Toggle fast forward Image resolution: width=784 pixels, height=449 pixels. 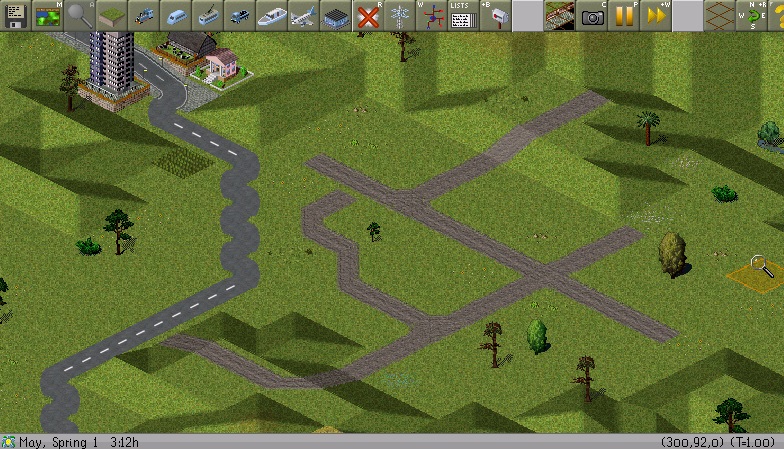point(656,15)
